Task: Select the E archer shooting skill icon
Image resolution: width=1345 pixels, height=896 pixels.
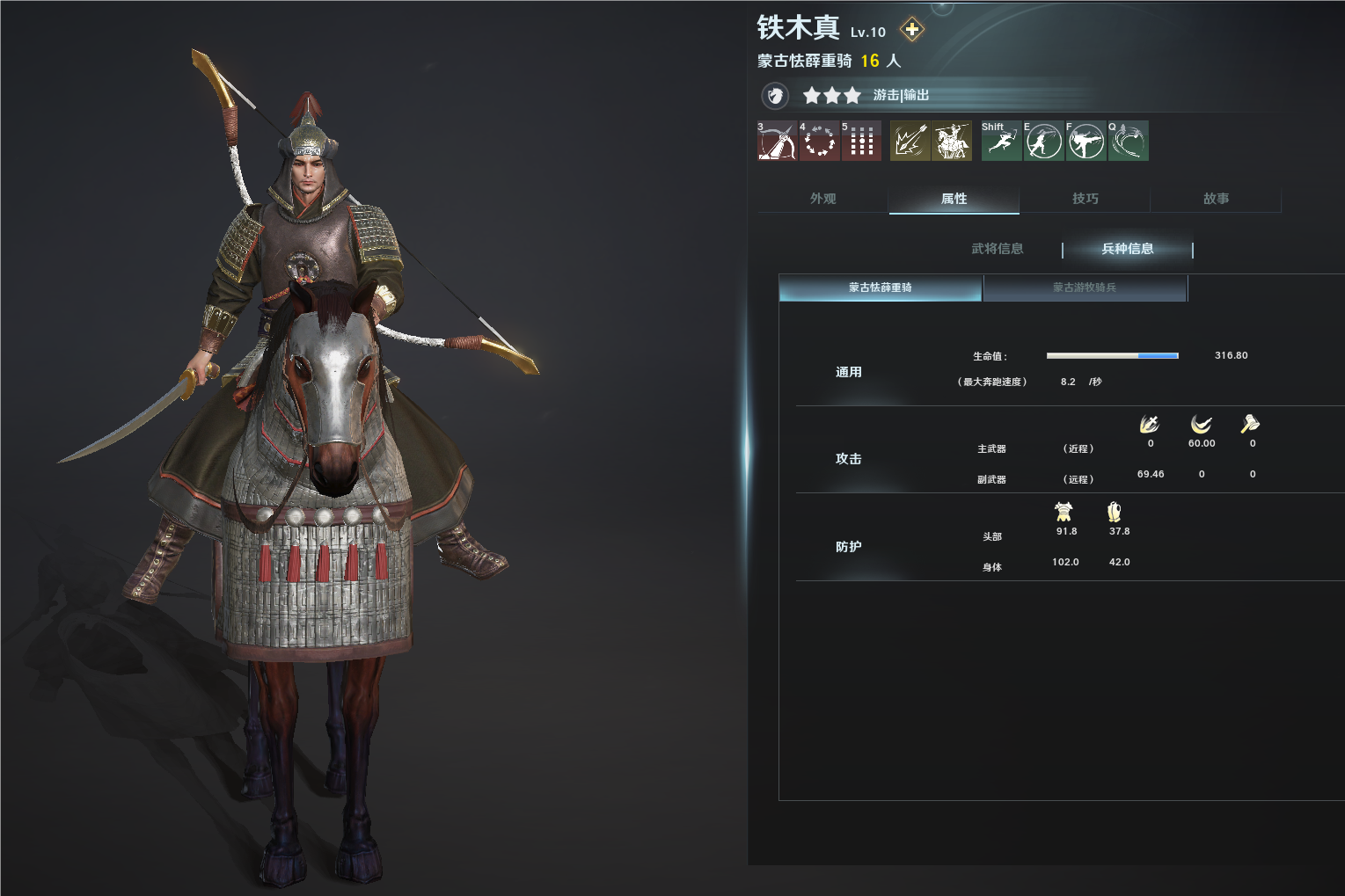Action: pos(1043,141)
